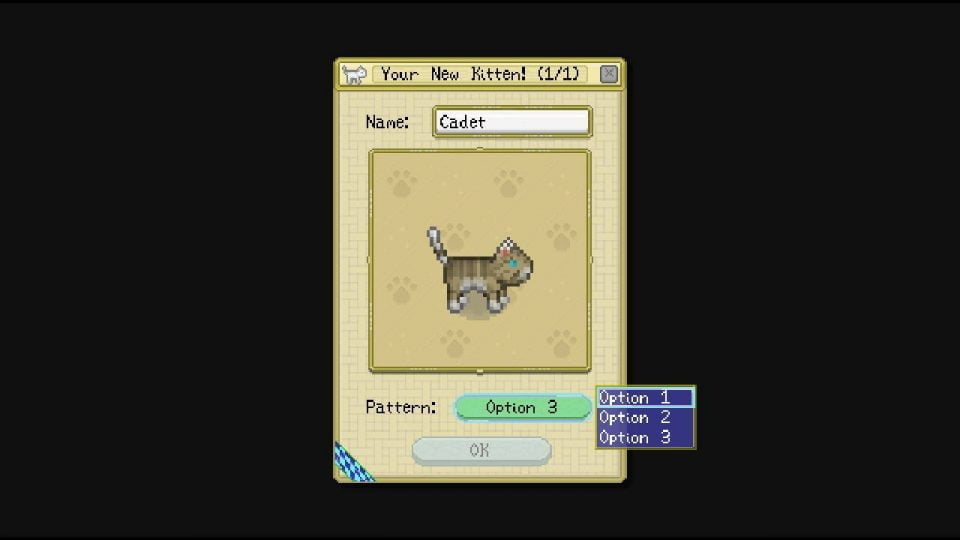Close the Your New Kitten window
960x540 pixels.
pos(608,74)
